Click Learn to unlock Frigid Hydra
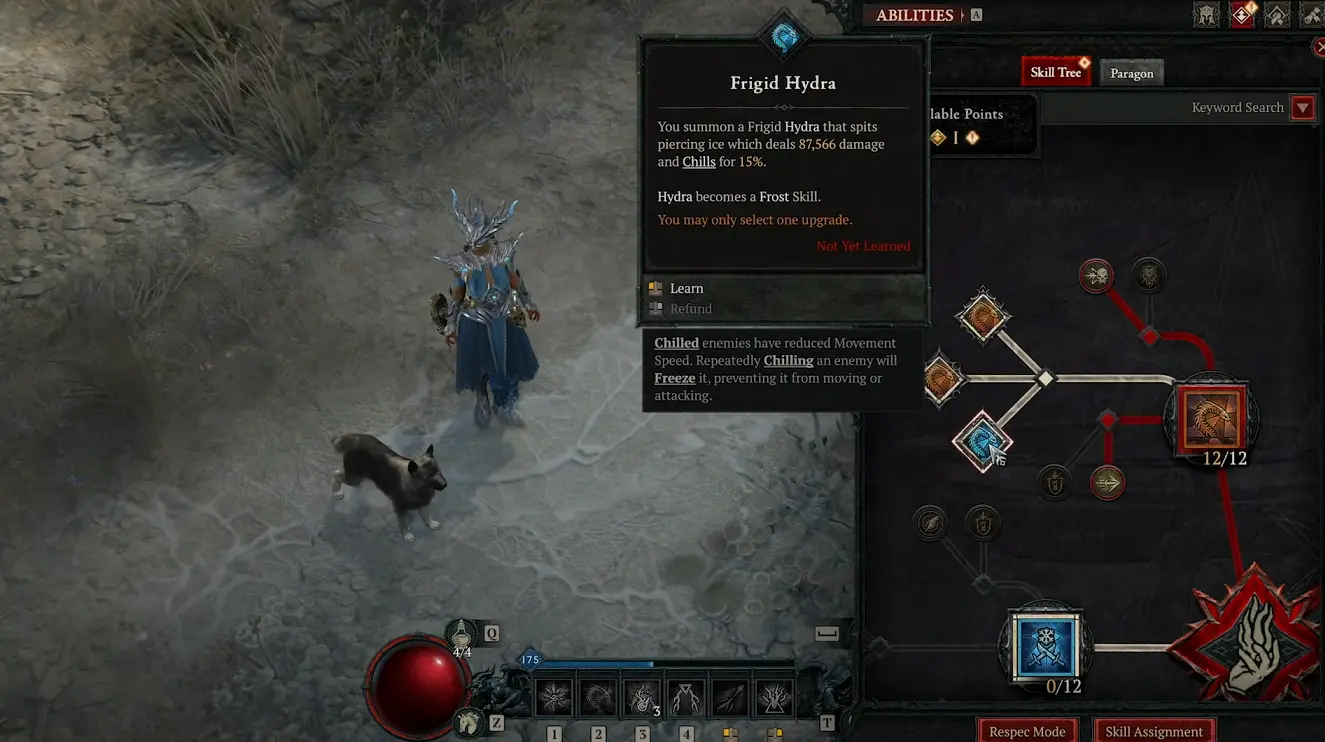 686,288
